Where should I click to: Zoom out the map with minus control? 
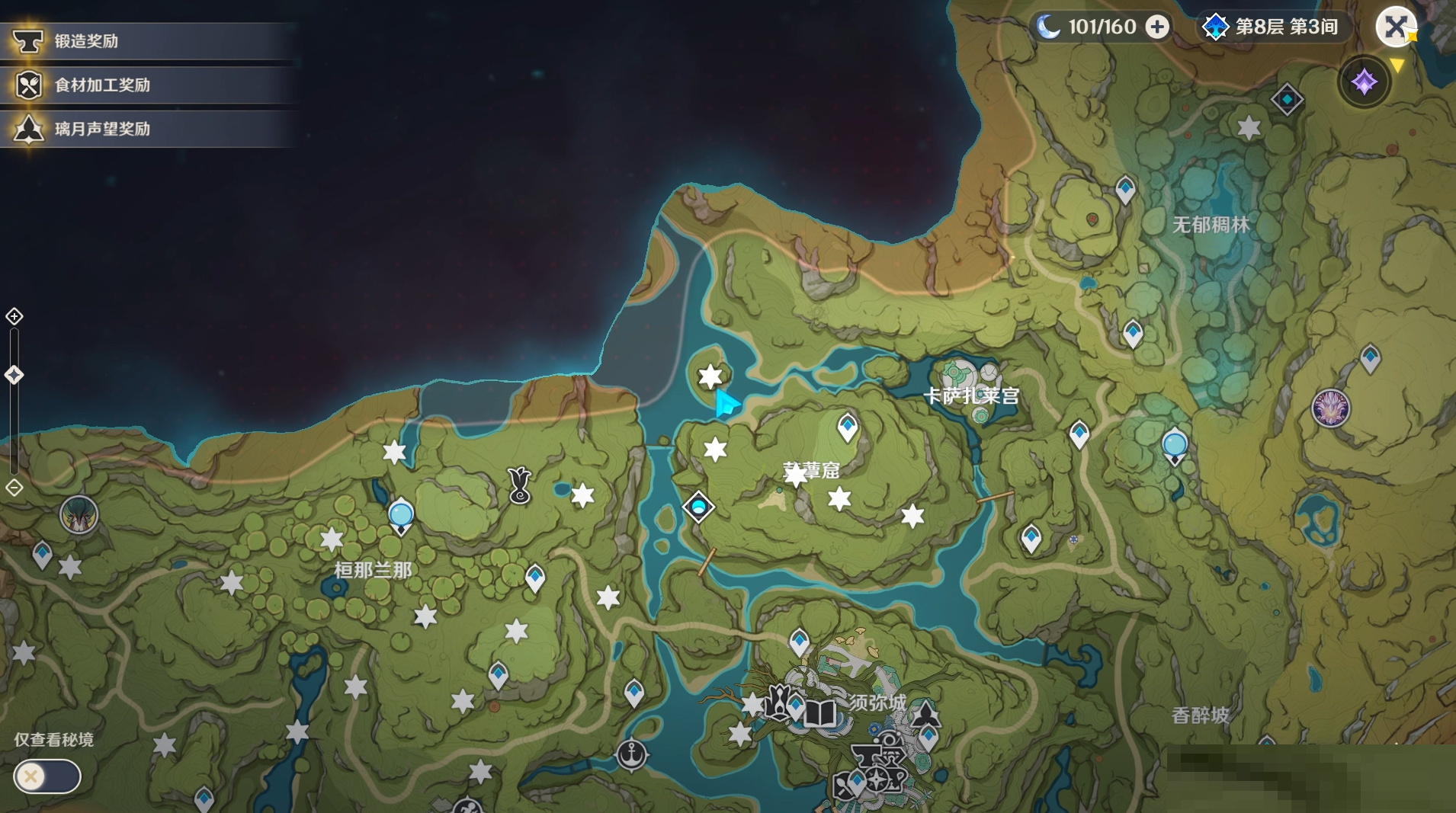click(14, 488)
